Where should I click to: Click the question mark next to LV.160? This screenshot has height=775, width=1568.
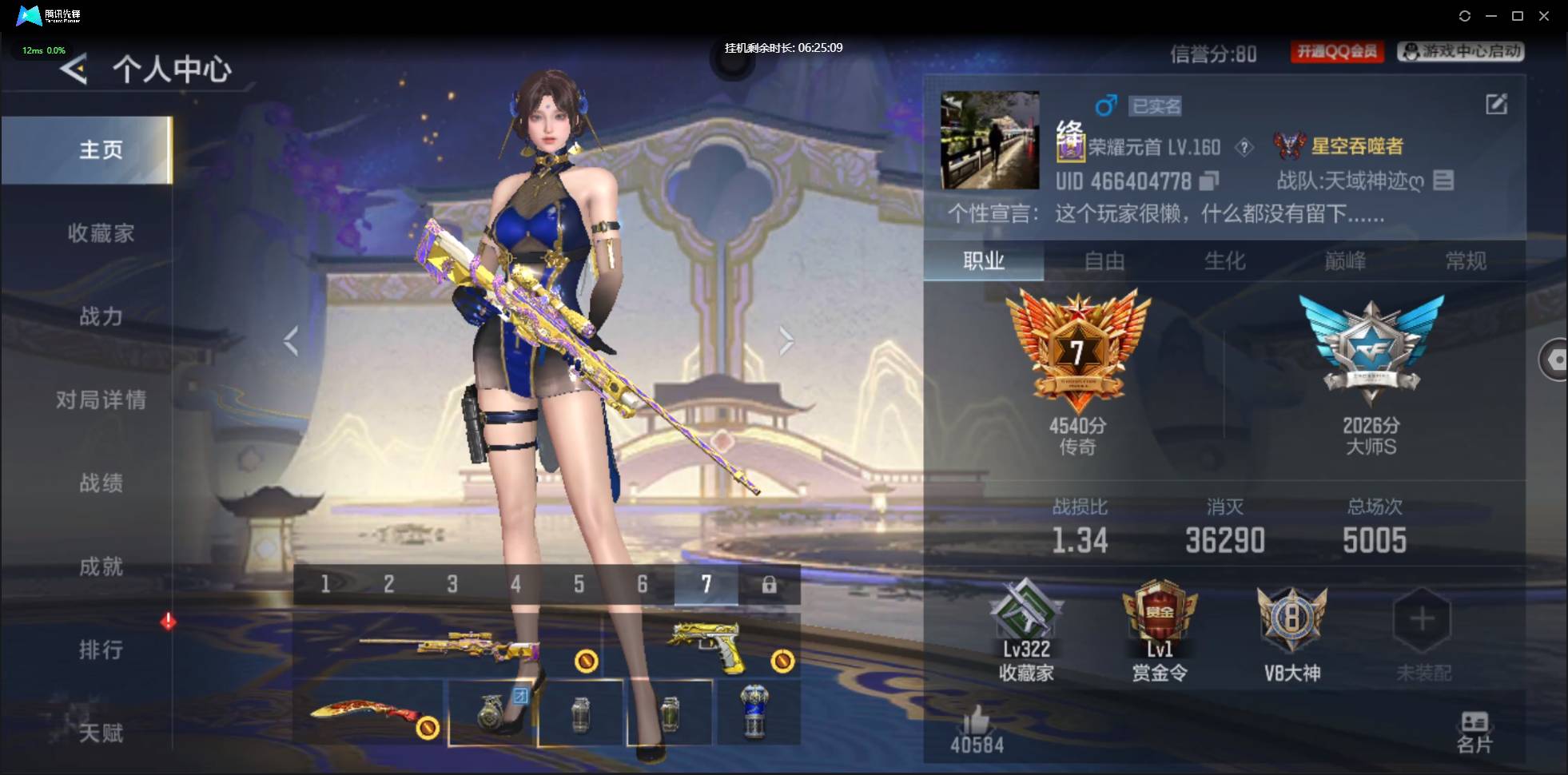pyautogui.click(x=1245, y=147)
